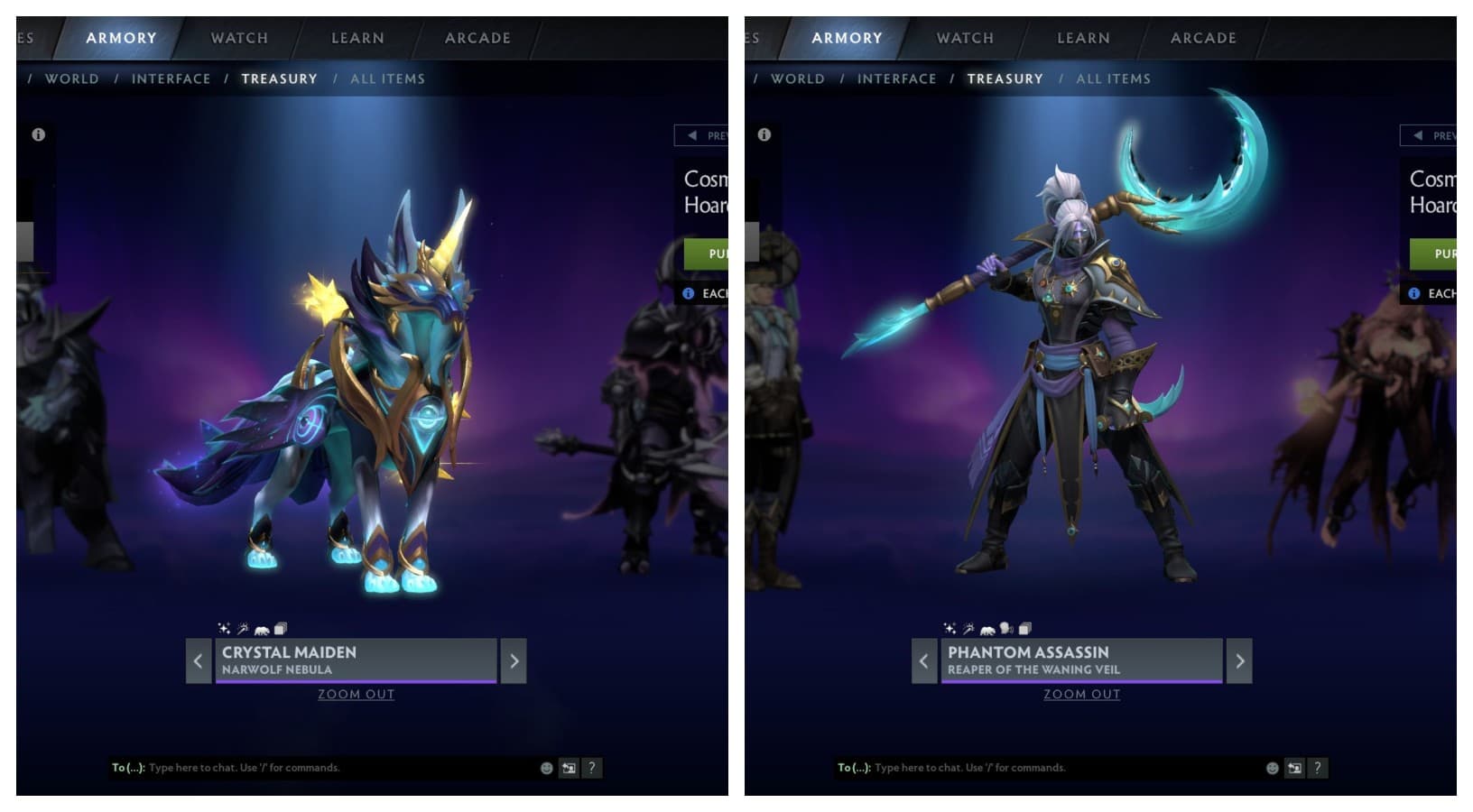The height and width of the screenshot is (812, 1473).
Task: Click the question mark help icon near the chat
Action: [592, 768]
